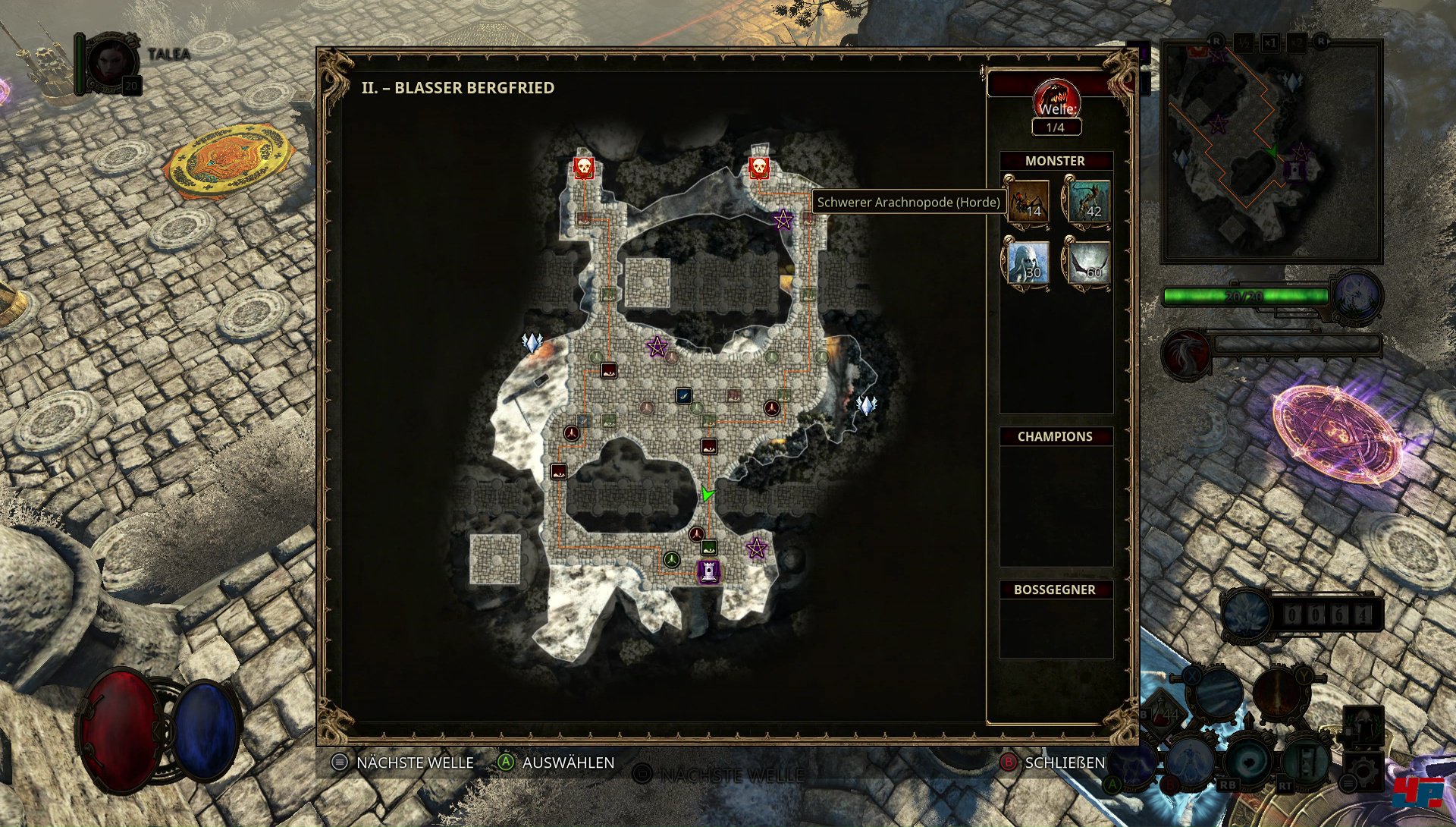This screenshot has width=1456, height=827.
Task: Close the map via Schließen label
Action: (1065, 763)
